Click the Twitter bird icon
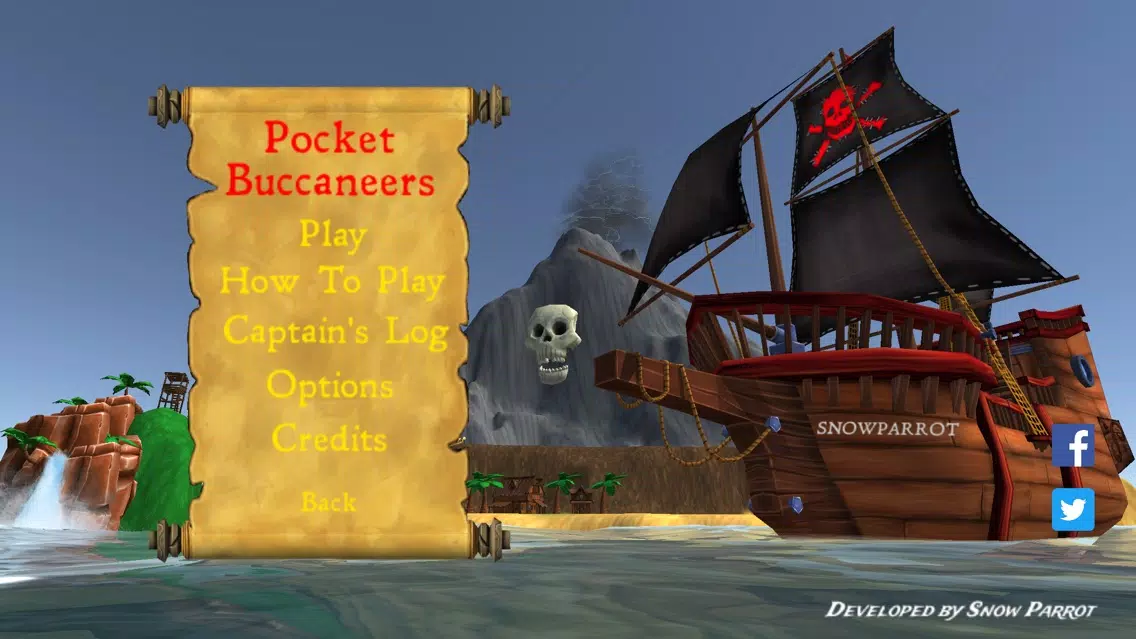 [1073, 510]
